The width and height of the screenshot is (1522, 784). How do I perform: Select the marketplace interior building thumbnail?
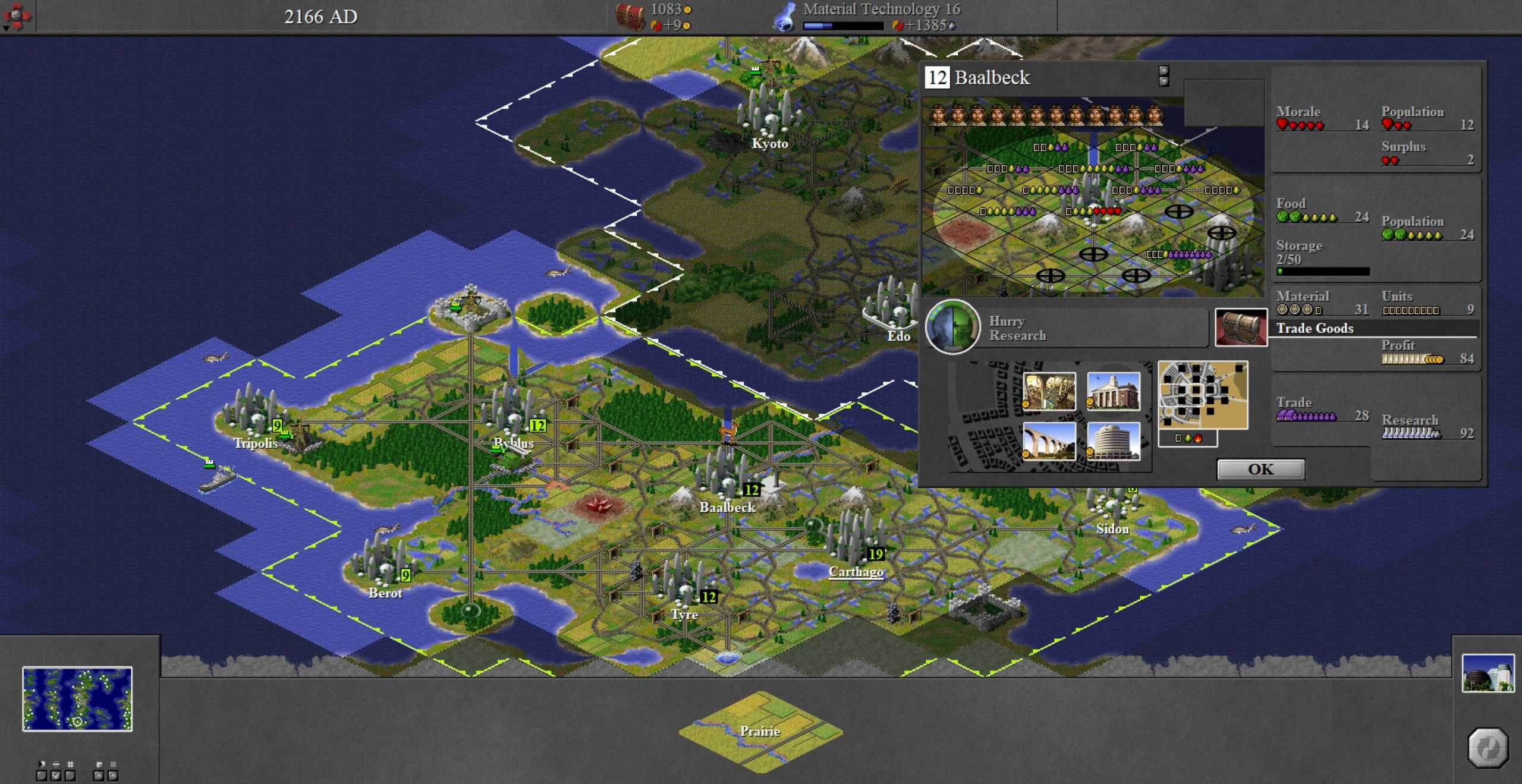(x=1049, y=391)
